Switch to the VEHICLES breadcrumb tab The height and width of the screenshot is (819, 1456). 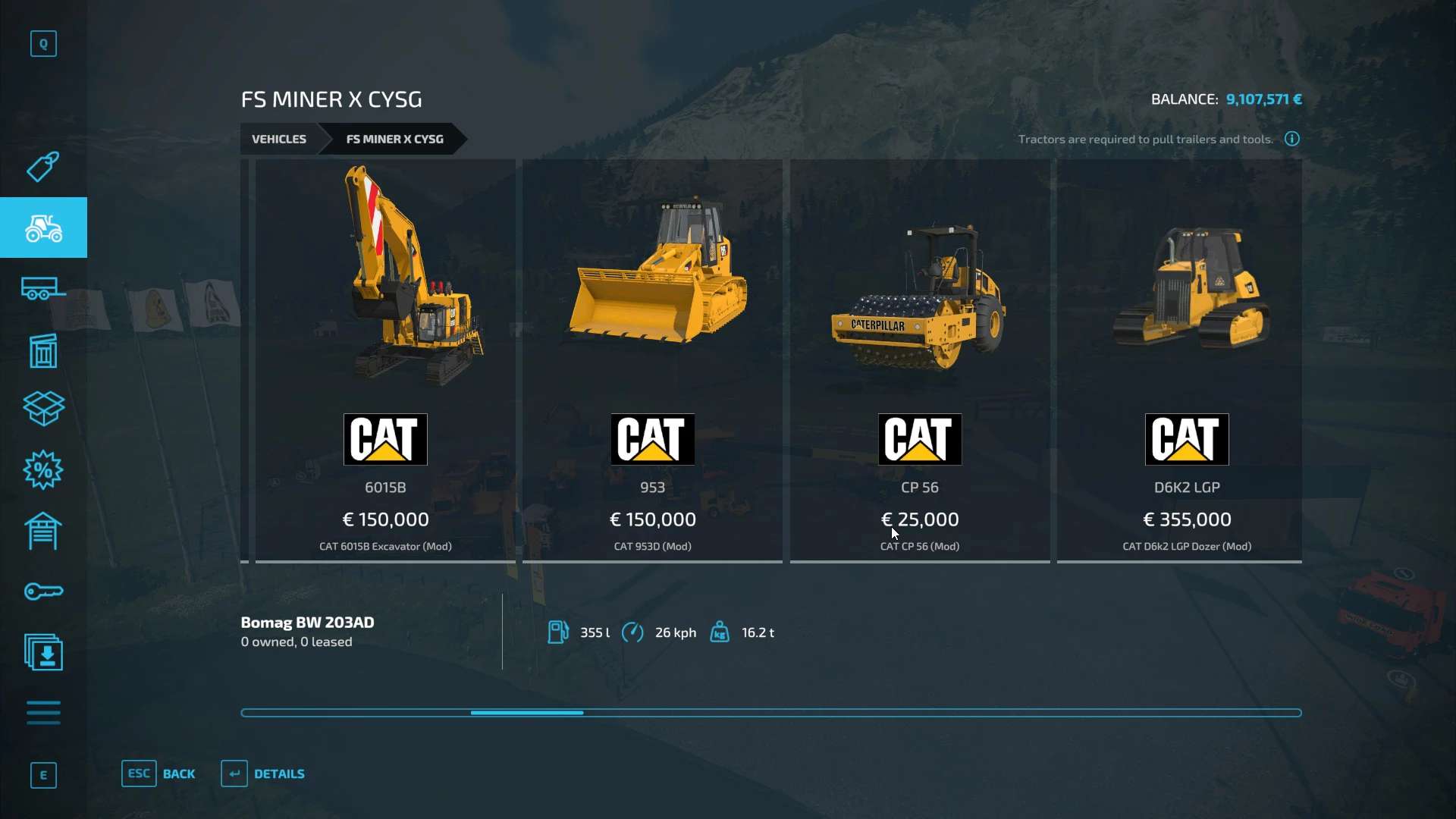click(279, 139)
